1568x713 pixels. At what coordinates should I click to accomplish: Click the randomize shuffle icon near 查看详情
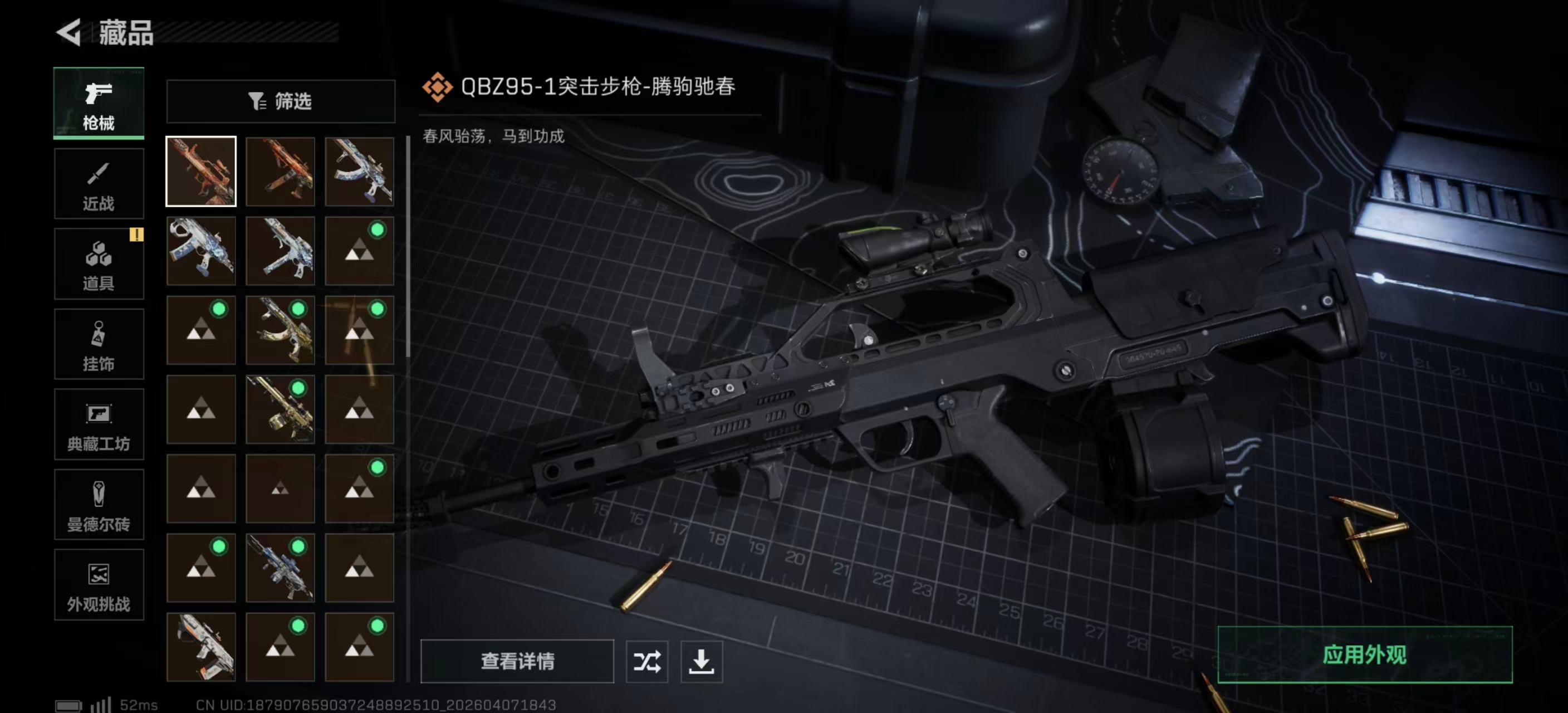[648, 662]
